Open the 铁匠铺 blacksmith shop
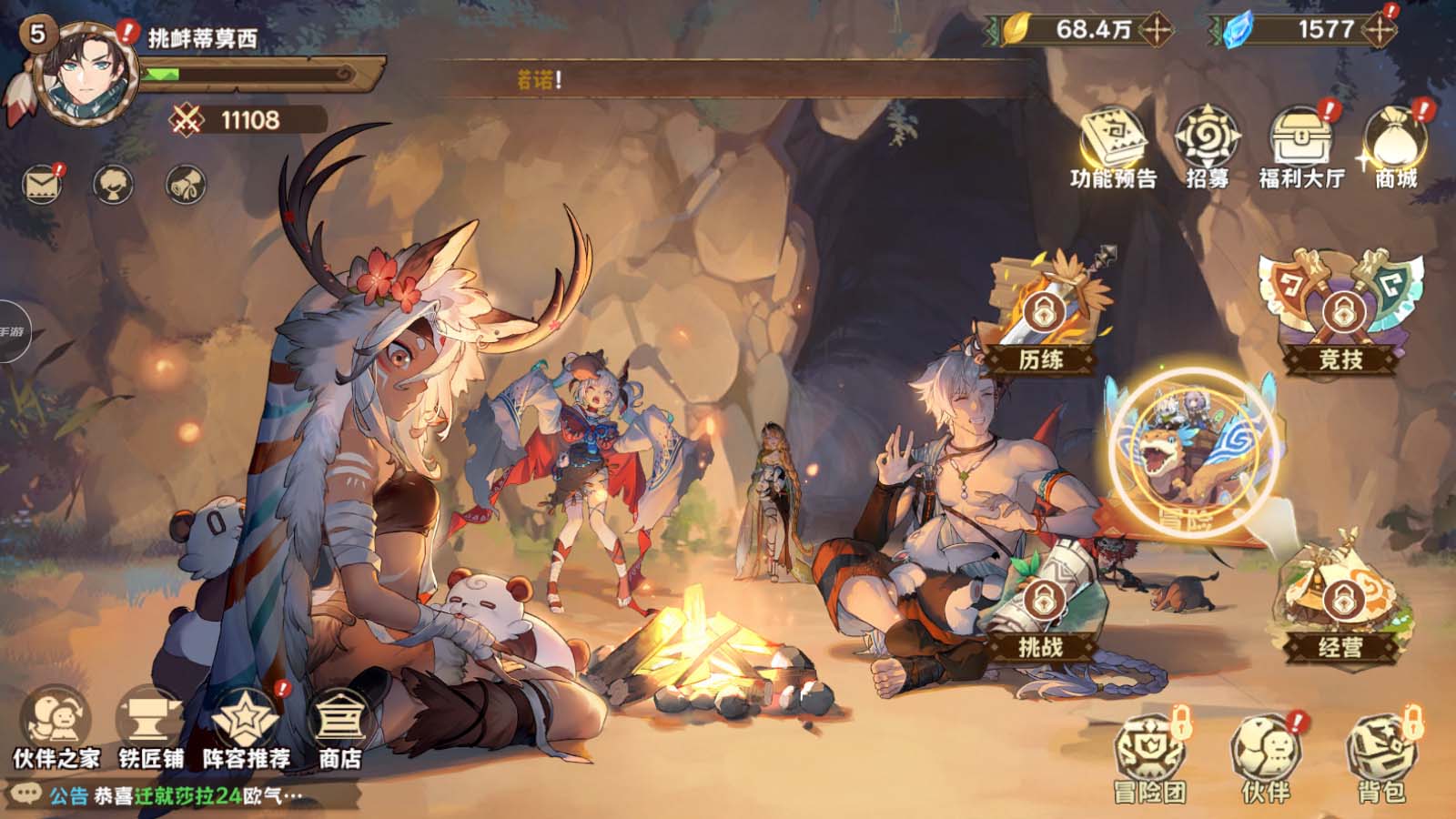The image size is (1456, 819). (151, 728)
